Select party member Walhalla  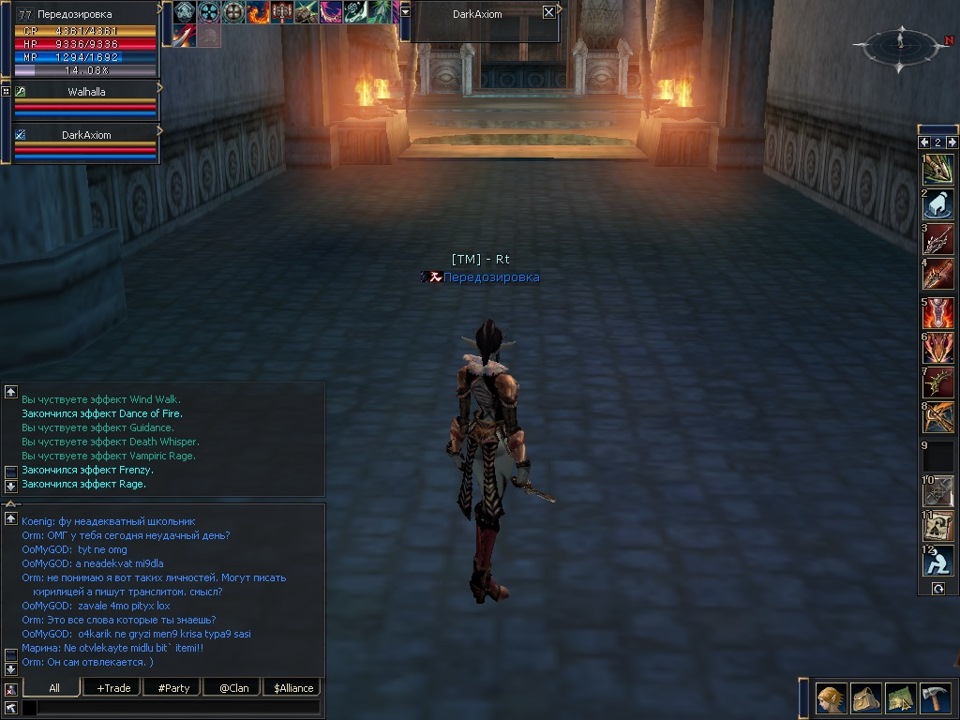point(86,91)
